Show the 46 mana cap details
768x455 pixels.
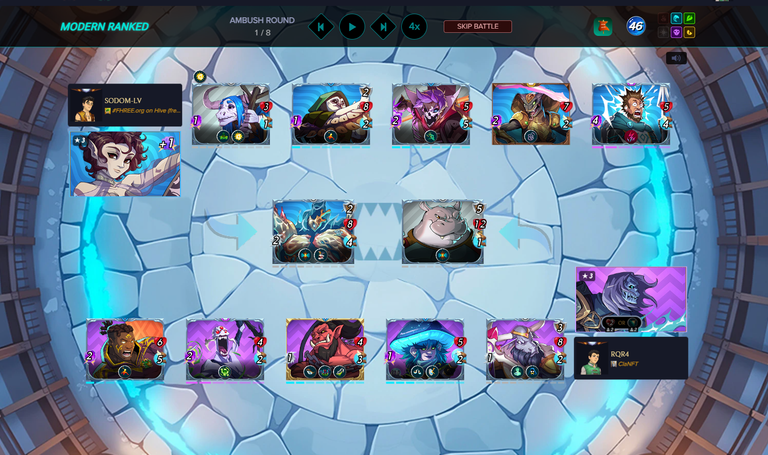[x=636, y=26]
